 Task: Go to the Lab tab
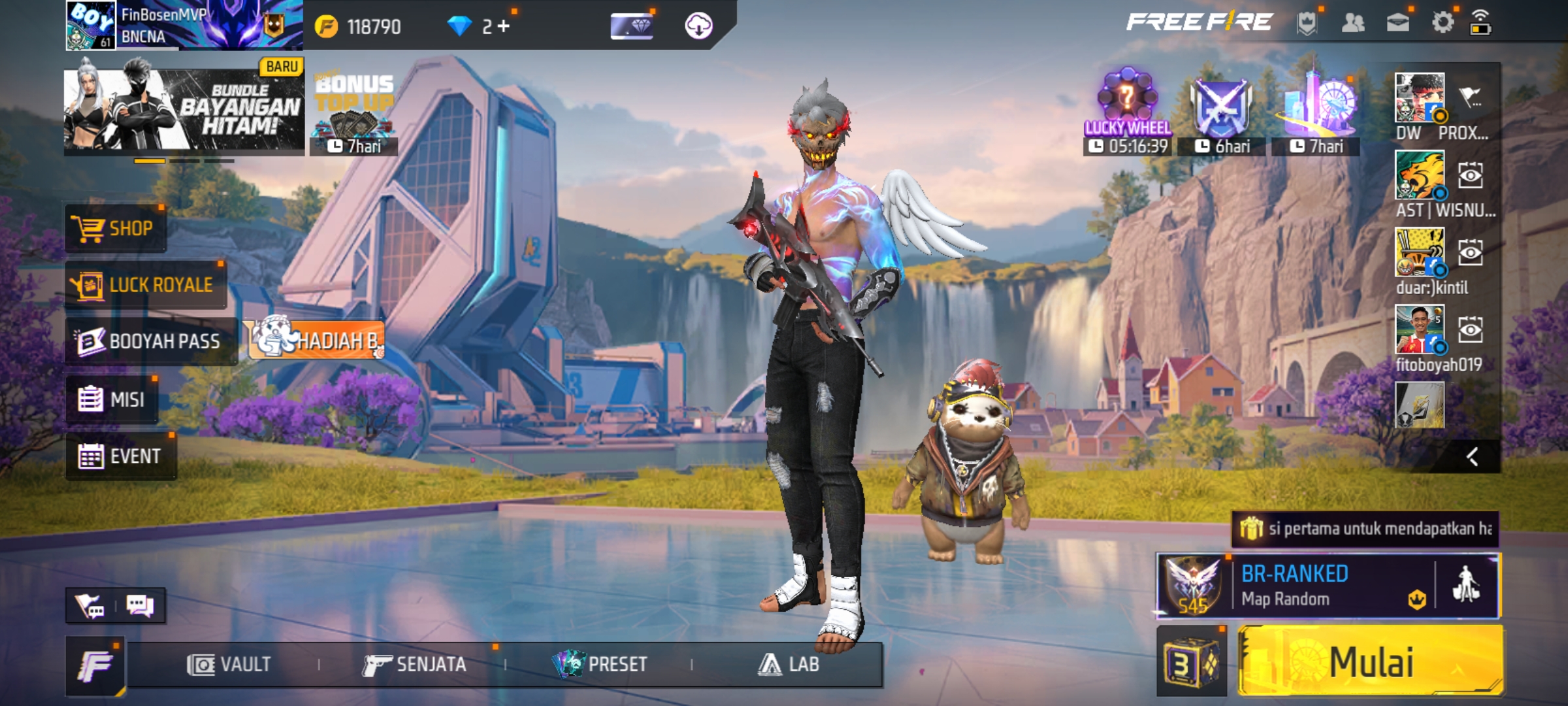click(788, 665)
